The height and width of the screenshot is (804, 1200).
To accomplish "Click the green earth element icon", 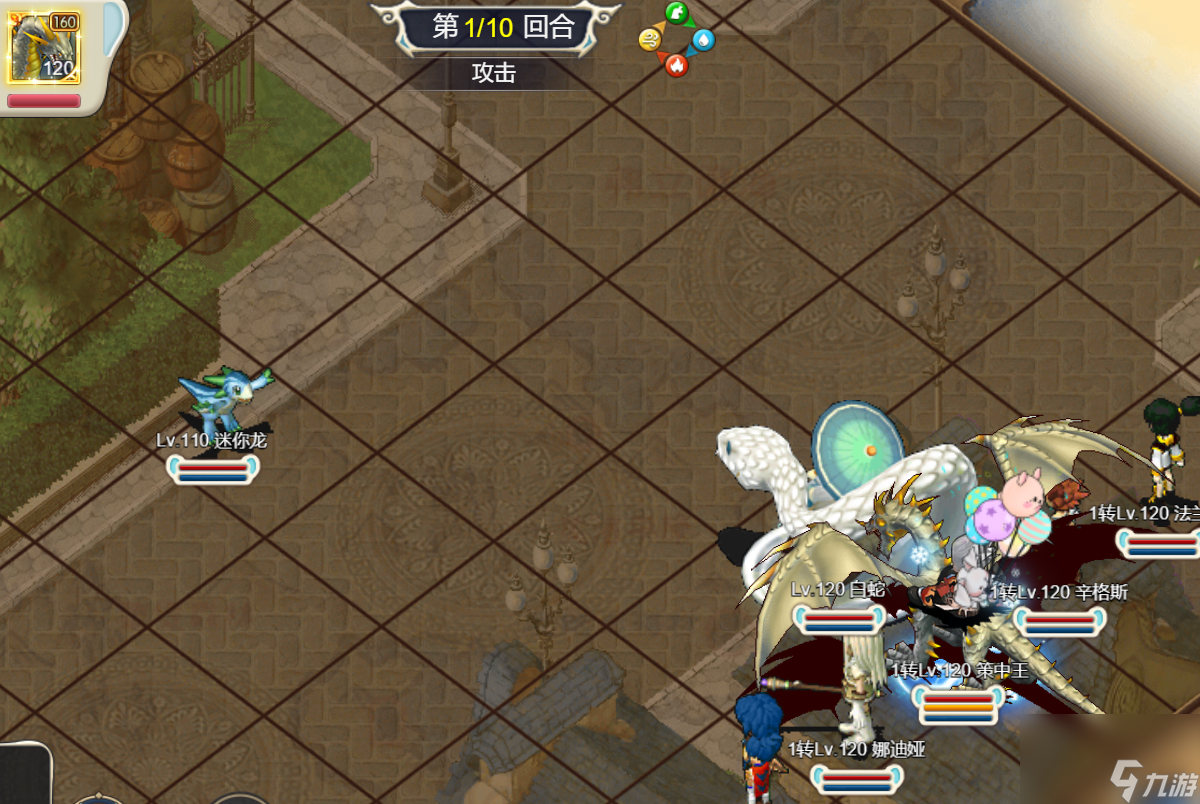I will tap(677, 14).
